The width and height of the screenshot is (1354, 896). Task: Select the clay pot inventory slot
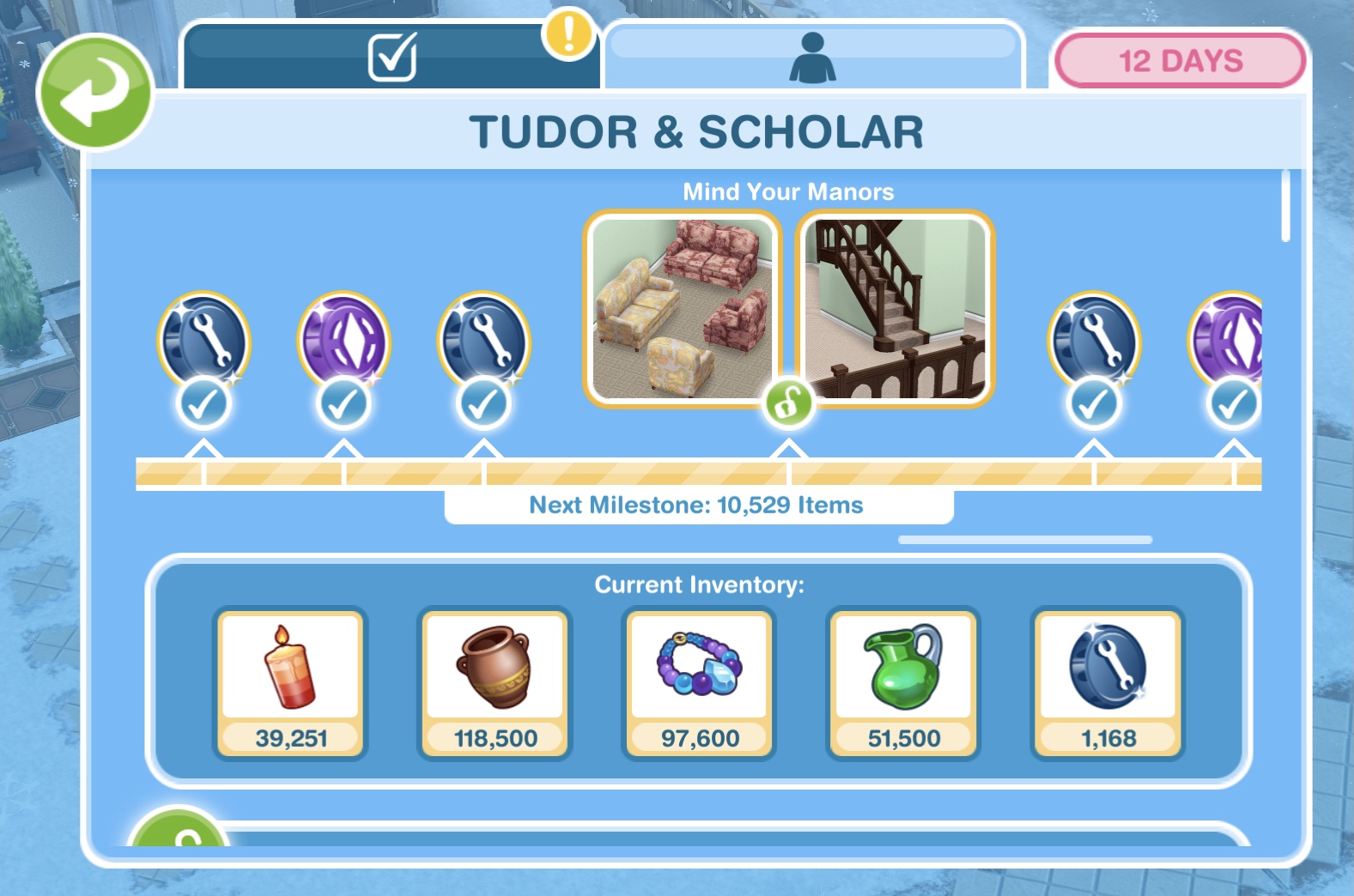coord(495,683)
